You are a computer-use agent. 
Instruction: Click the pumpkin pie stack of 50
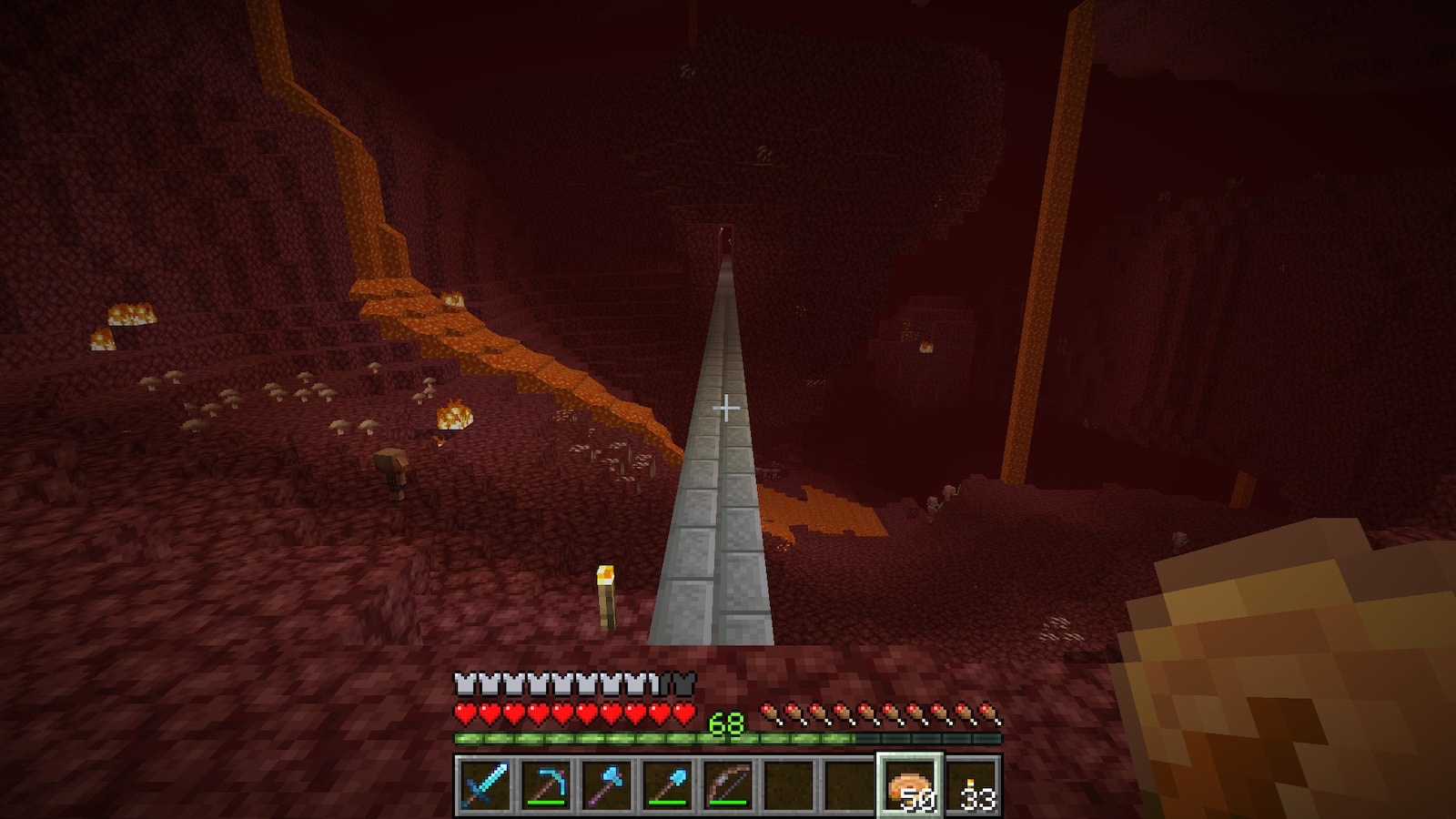click(910, 784)
